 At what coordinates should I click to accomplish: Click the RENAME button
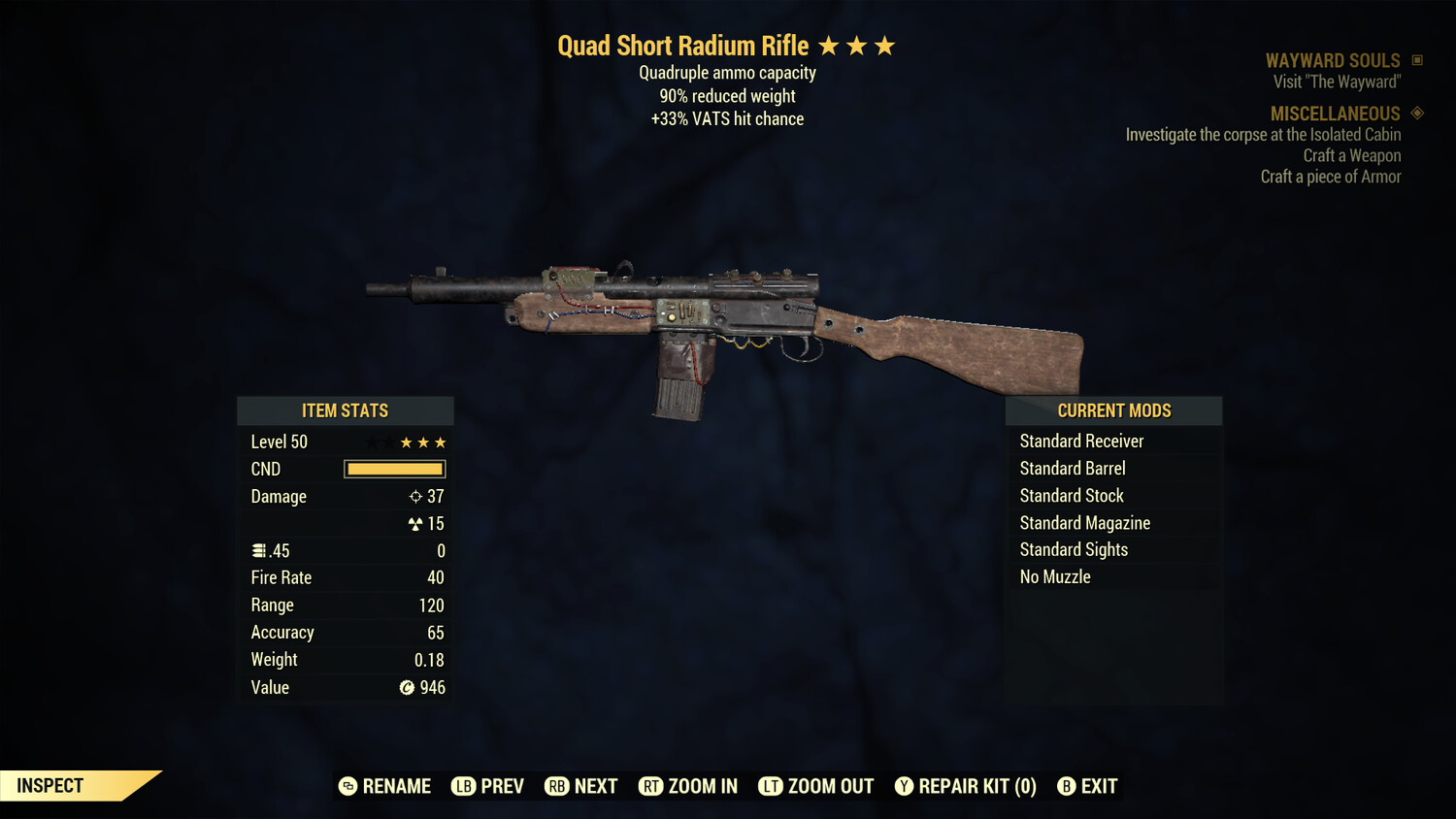(396, 786)
